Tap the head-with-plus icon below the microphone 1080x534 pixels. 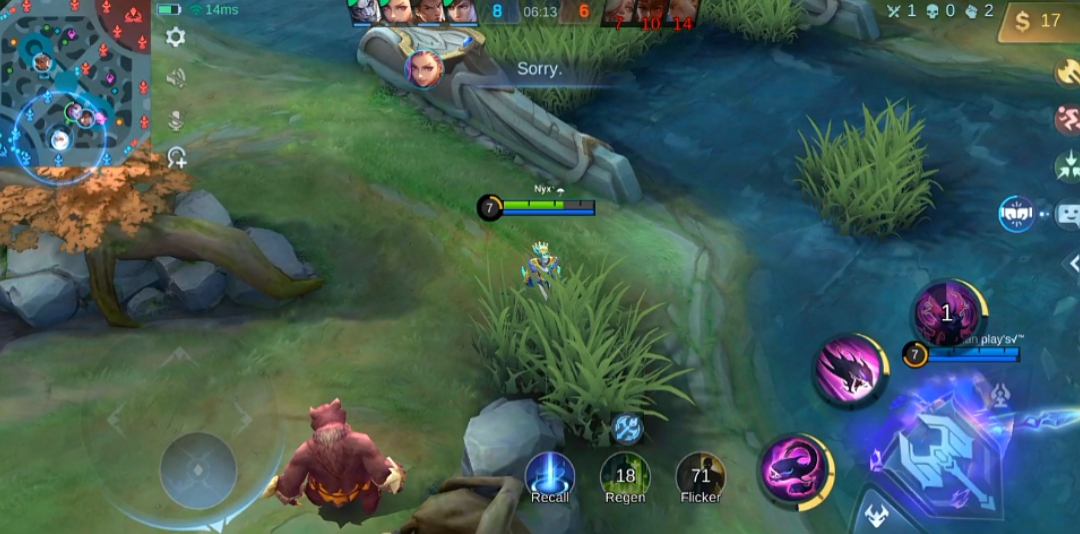click(177, 157)
